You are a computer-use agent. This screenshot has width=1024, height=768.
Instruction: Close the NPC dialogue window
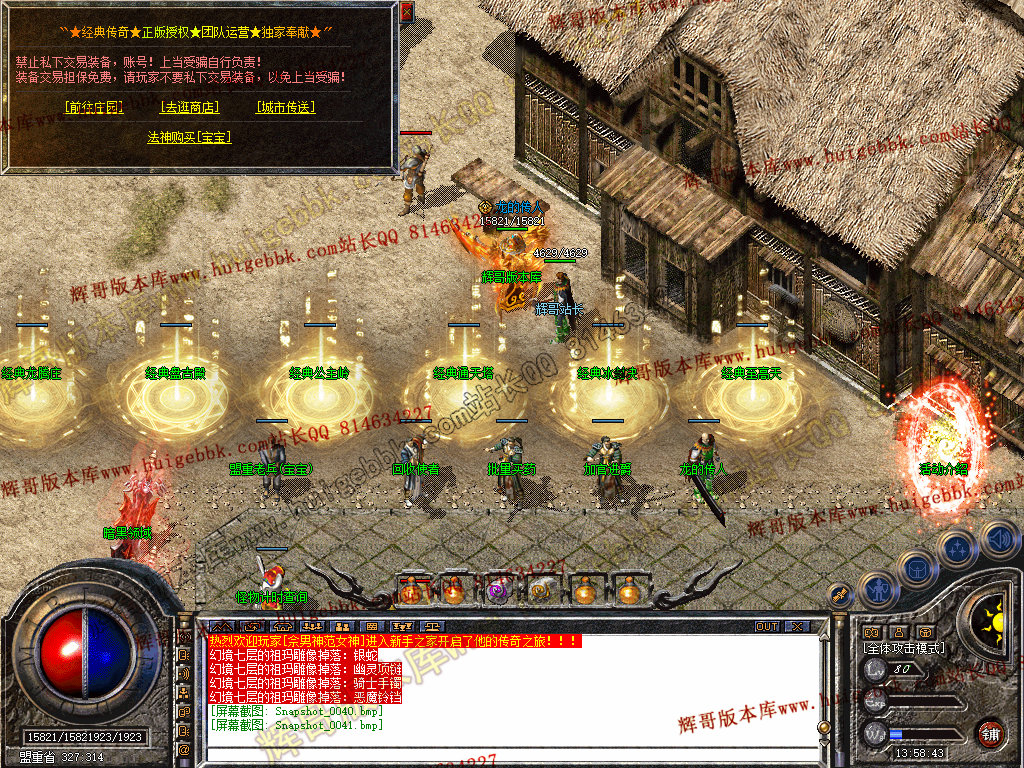pos(406,13)
